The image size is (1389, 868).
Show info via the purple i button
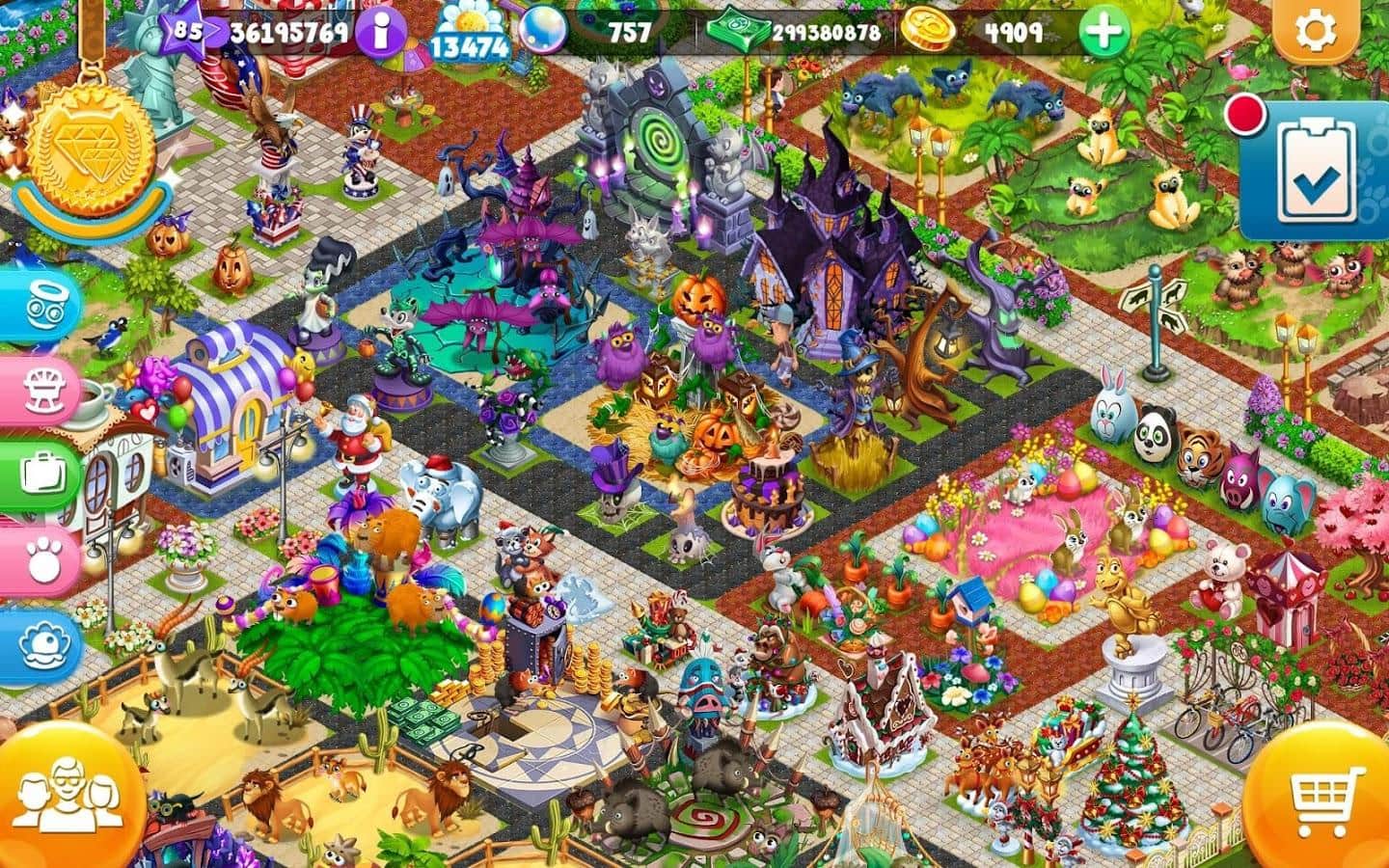pyautogui.click(x=379, y=34)
